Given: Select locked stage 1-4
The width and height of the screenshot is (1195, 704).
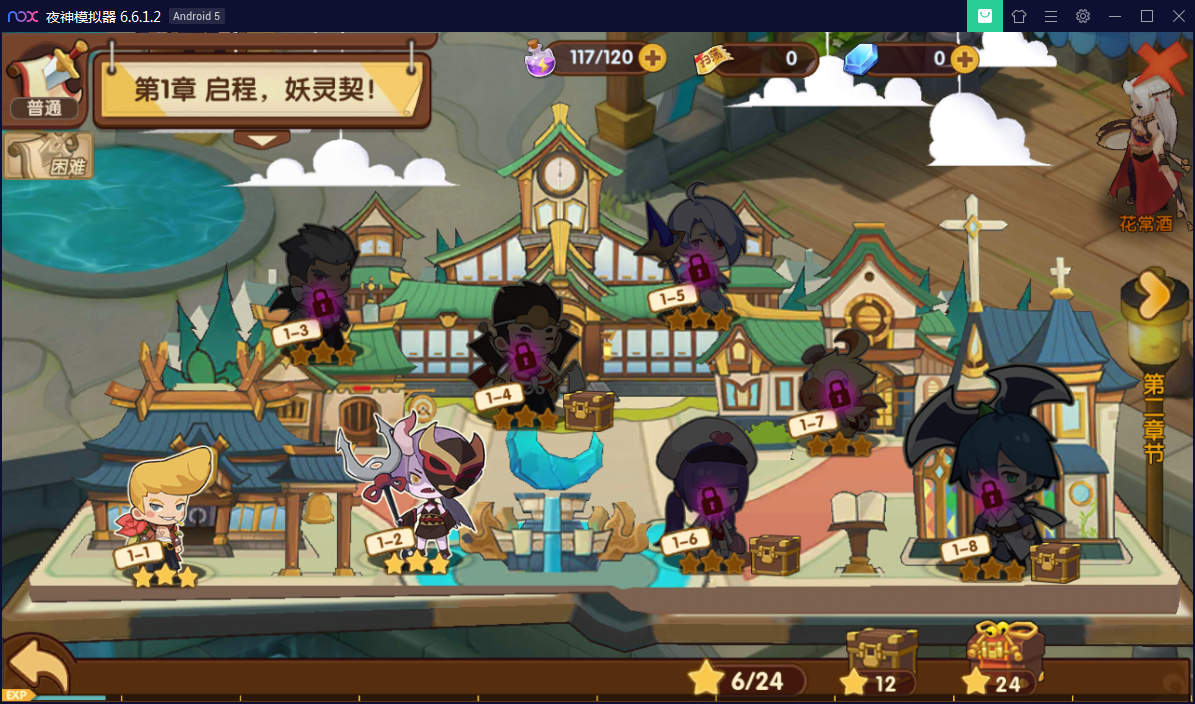Looking at the screenshot, I should click(522, 355).
